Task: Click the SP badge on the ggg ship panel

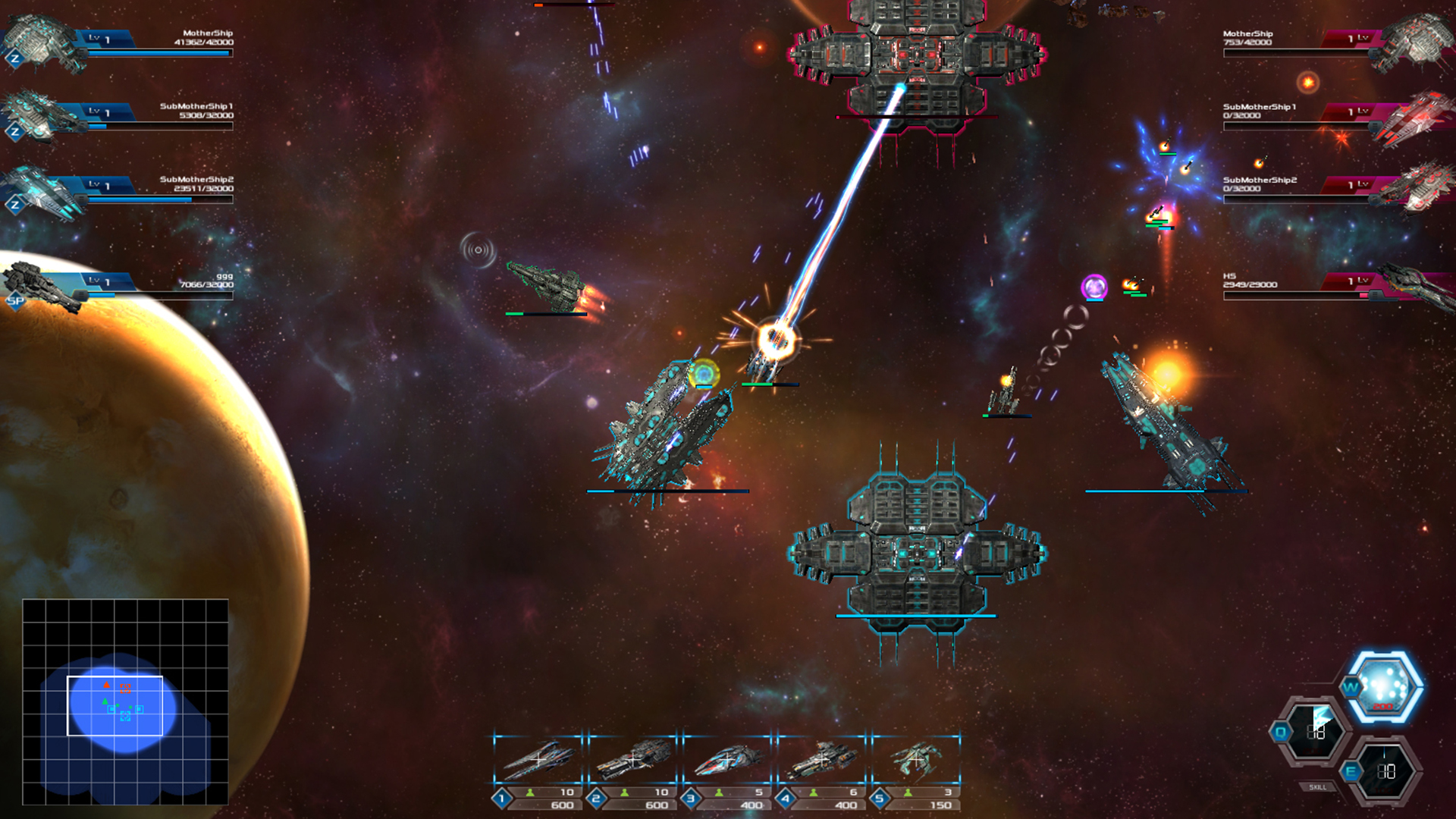Action: point(16,301)
